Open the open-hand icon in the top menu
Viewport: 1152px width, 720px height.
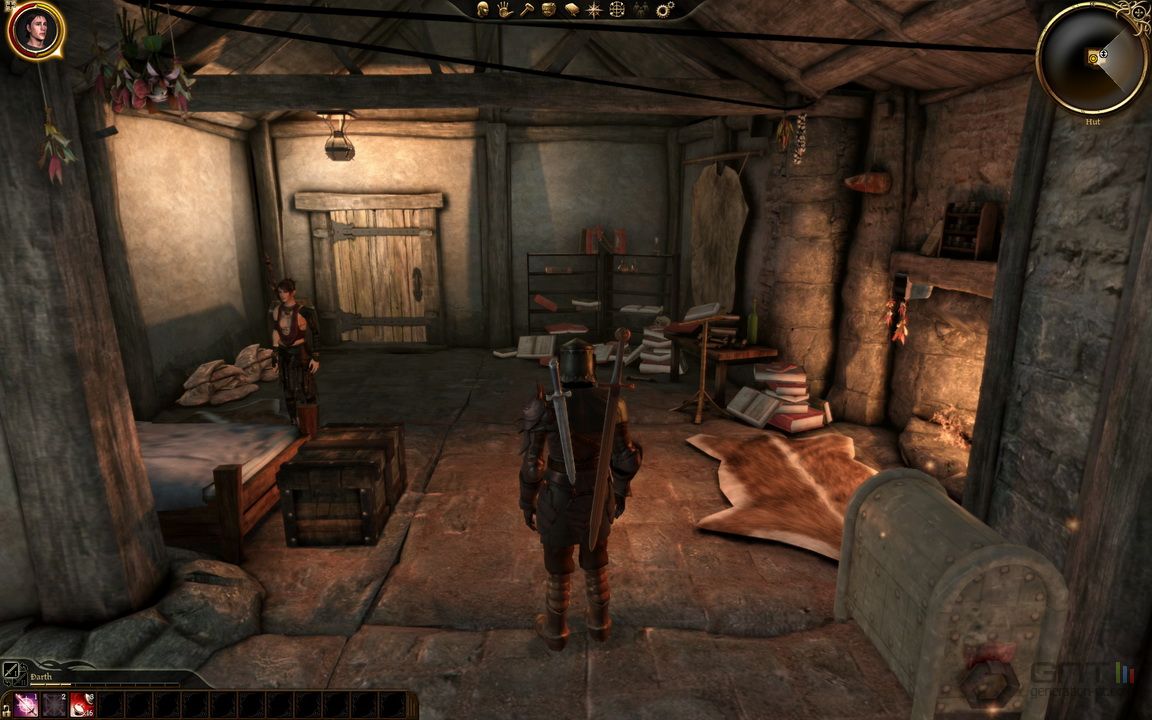(505, 9)
